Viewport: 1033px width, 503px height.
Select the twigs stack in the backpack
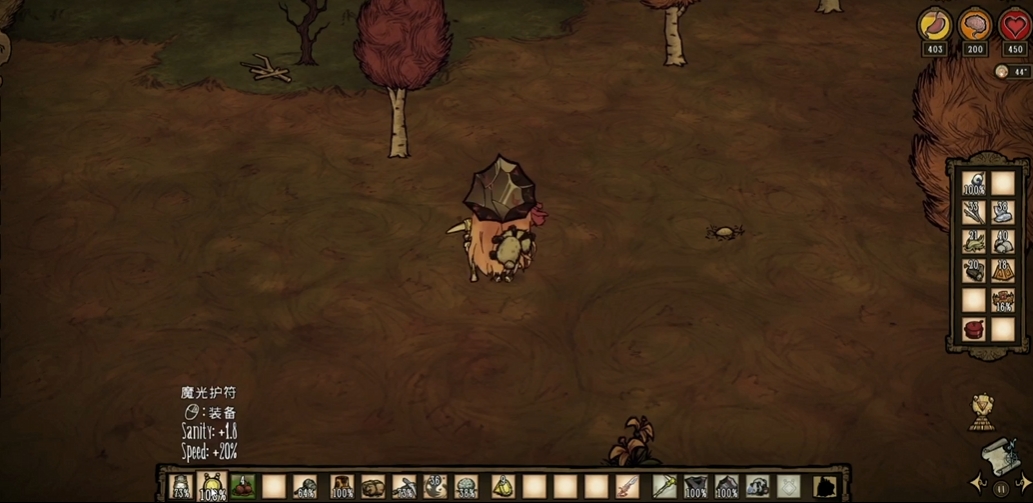pyautogui.click(x=973, y=212)
